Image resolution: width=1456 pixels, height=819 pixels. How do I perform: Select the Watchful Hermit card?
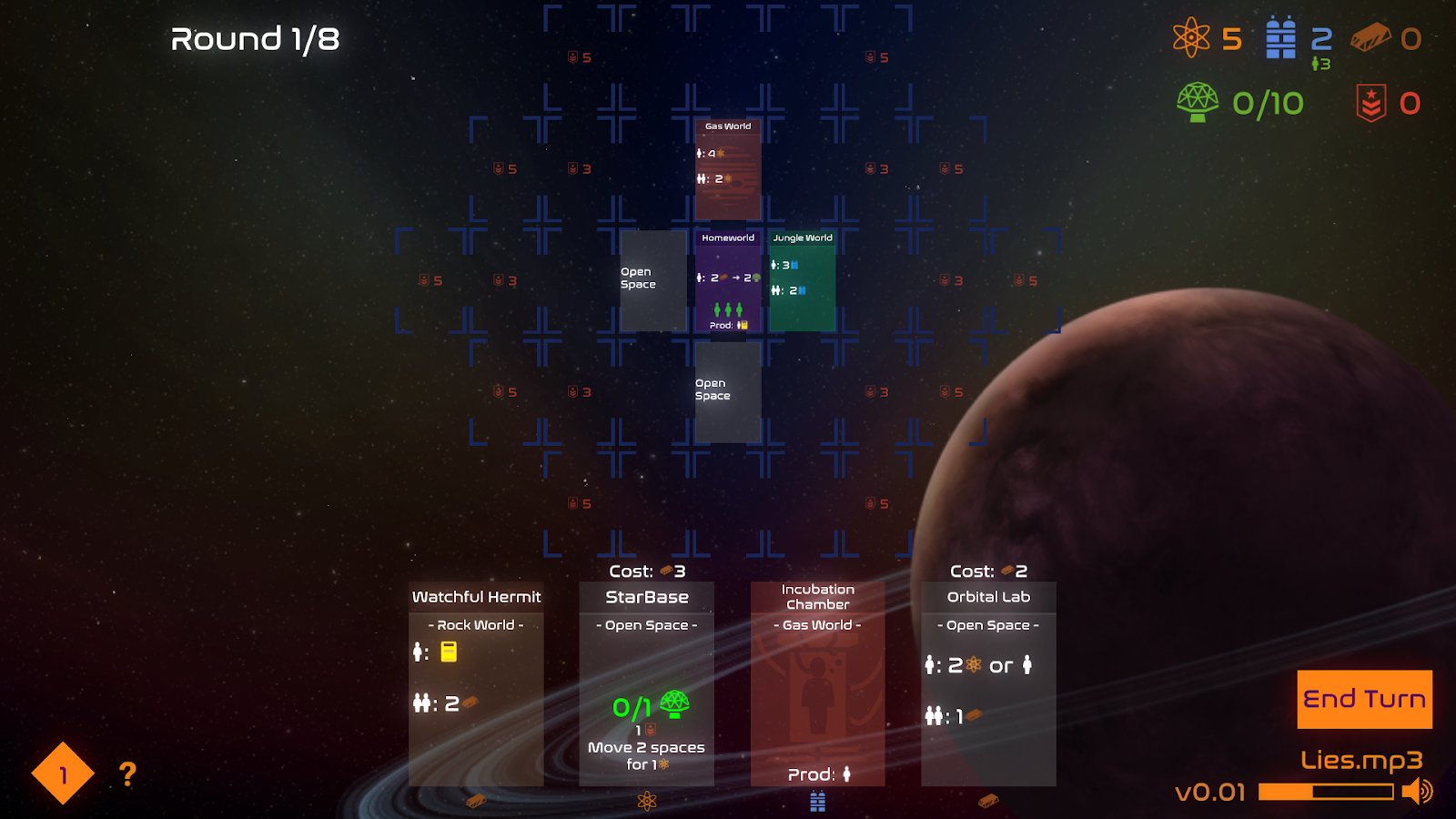[476, 683]
